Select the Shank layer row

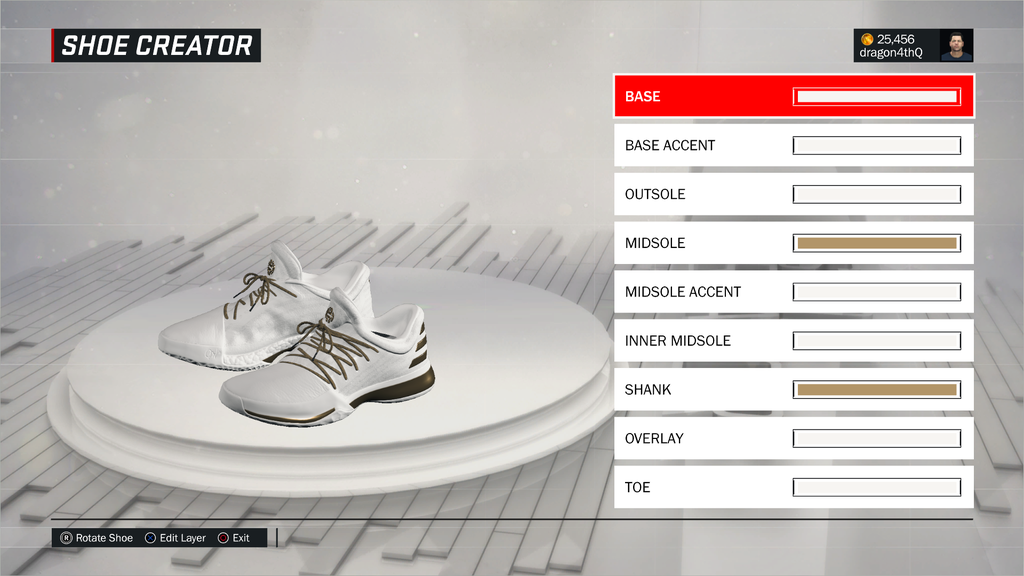point(793,390)
